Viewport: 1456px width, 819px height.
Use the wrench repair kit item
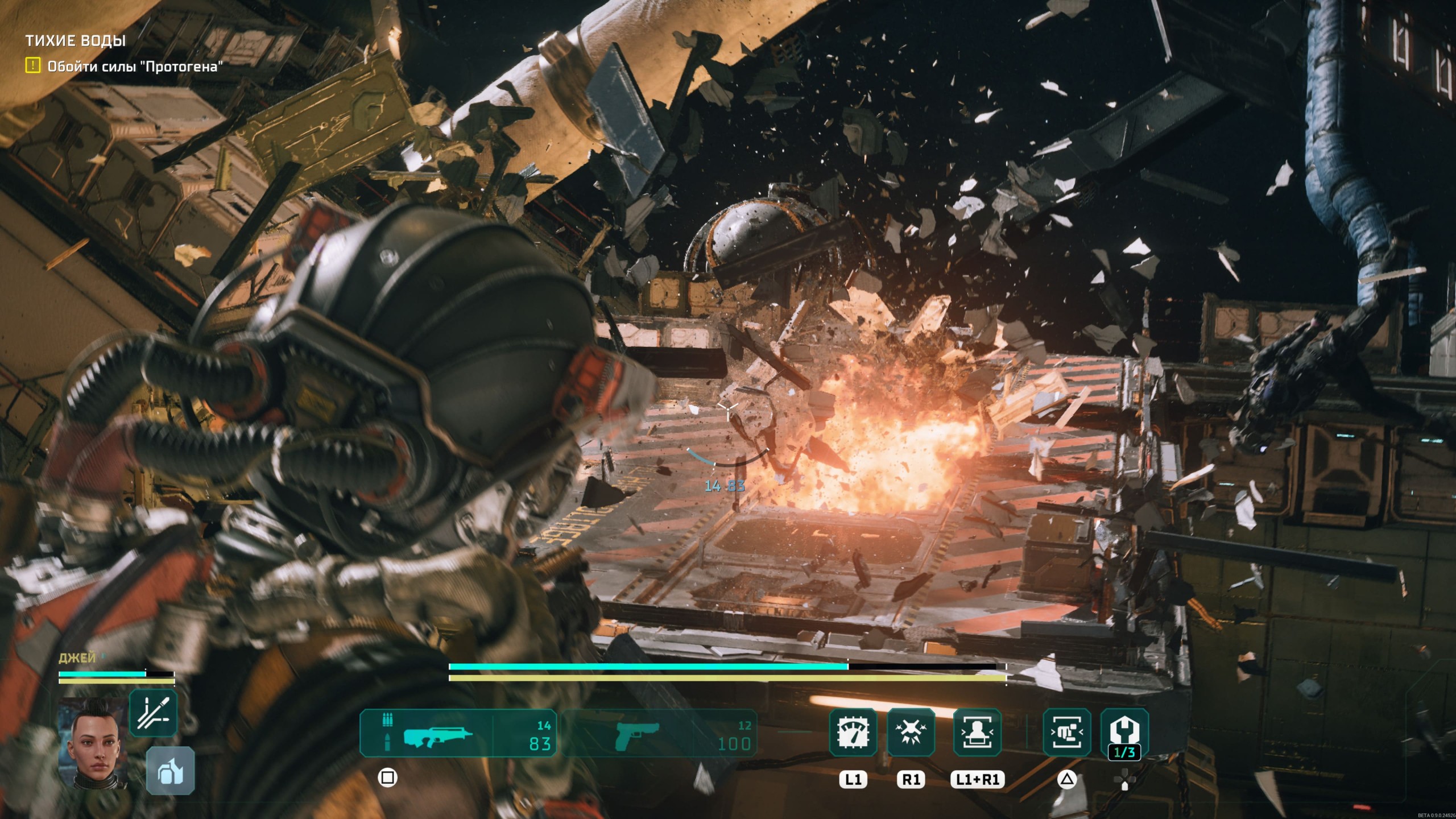[x=1124, y=732]
